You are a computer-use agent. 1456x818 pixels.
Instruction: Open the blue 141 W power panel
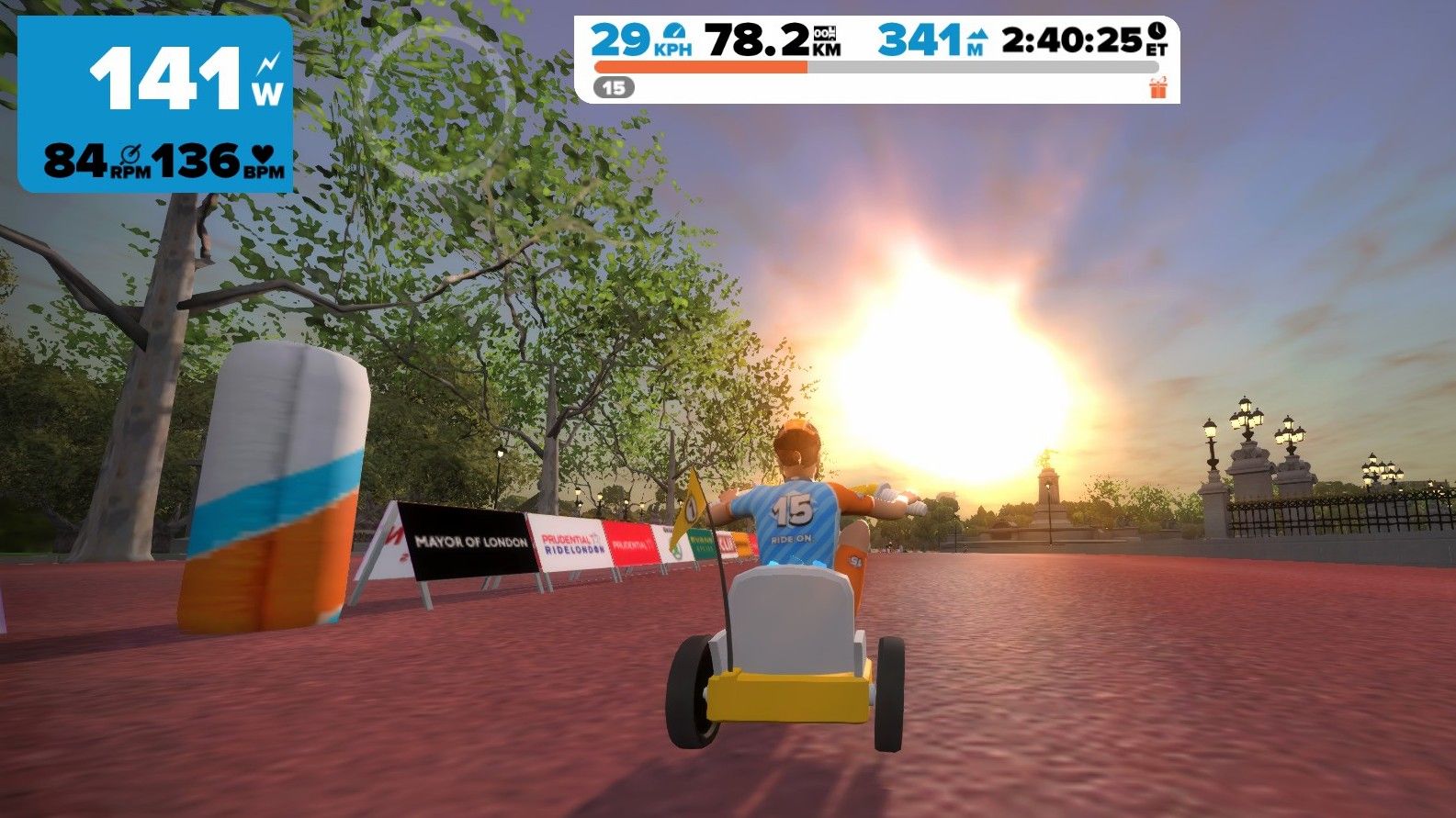(x=155, y=104)
